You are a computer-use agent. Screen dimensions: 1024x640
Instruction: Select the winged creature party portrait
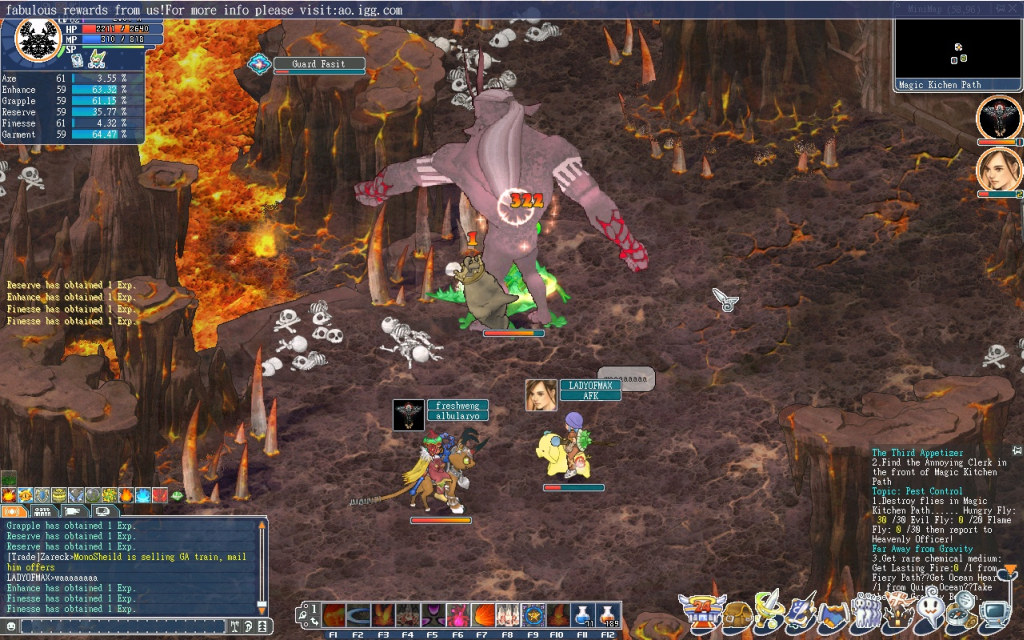(x=997, y=118)
